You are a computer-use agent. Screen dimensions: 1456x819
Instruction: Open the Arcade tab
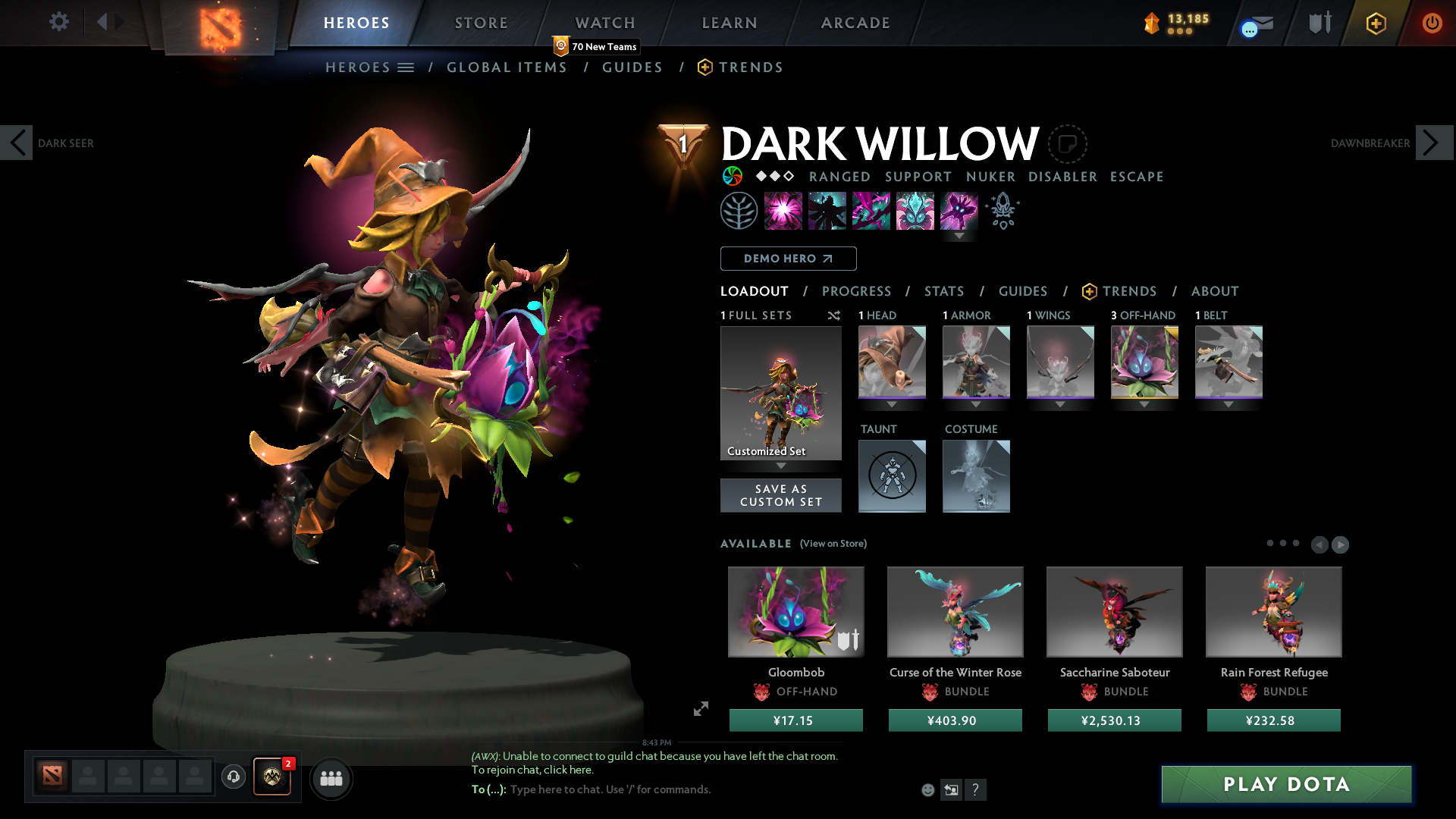[855, 23]
